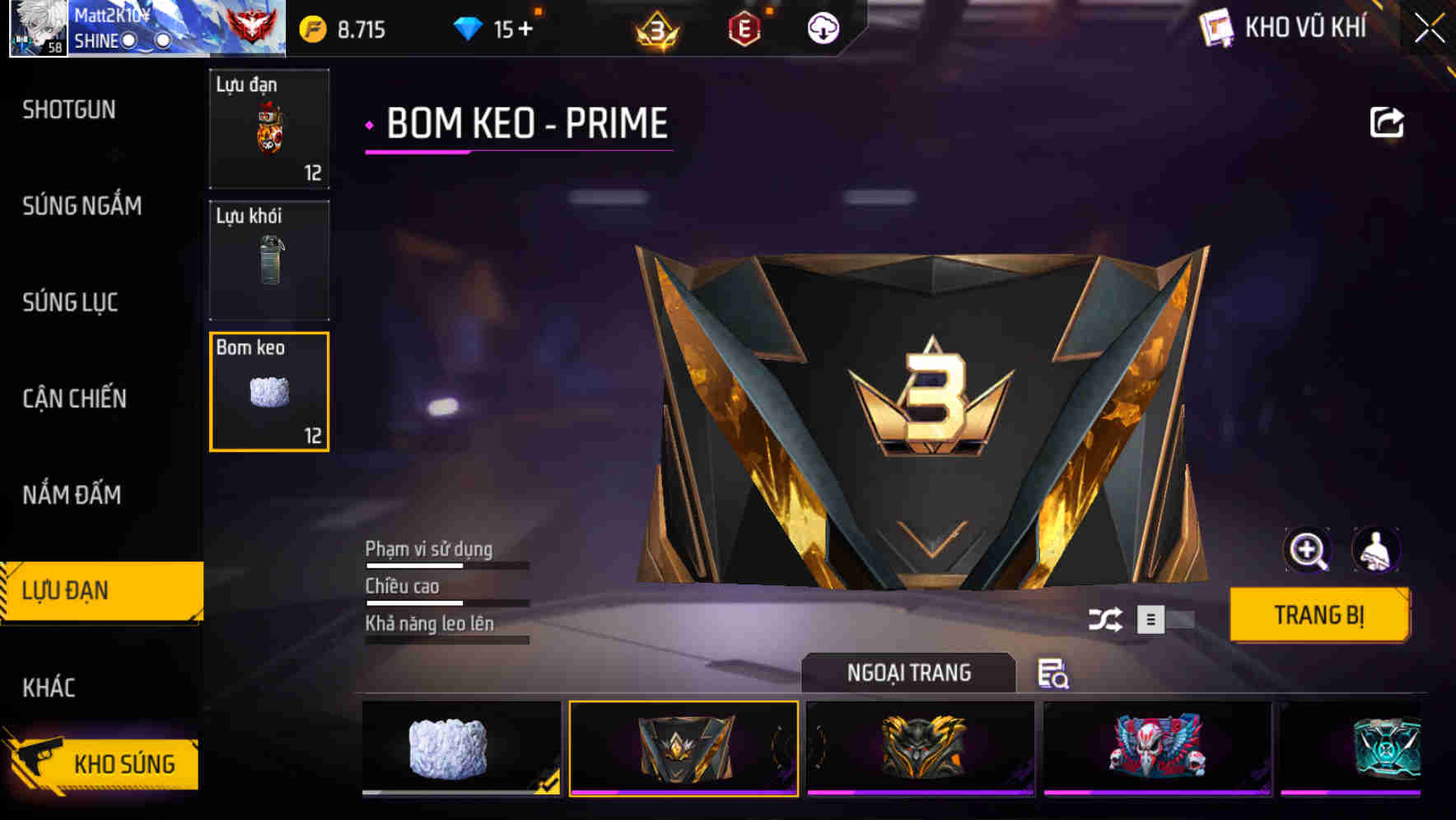Screen dimensions: 1456x820
Task: Tap the share icon next to Bom Keo Prime
Action: [x=1387, y=121]
